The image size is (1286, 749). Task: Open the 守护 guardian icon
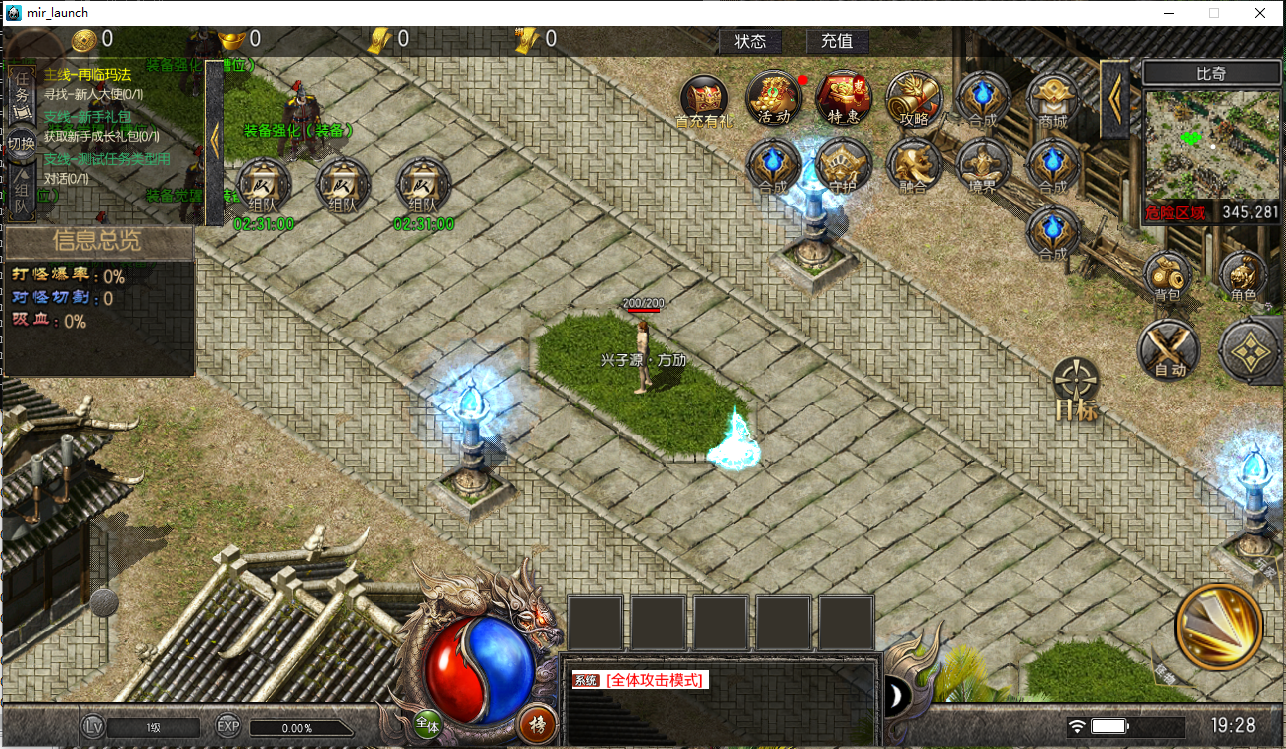pos(843,164)
